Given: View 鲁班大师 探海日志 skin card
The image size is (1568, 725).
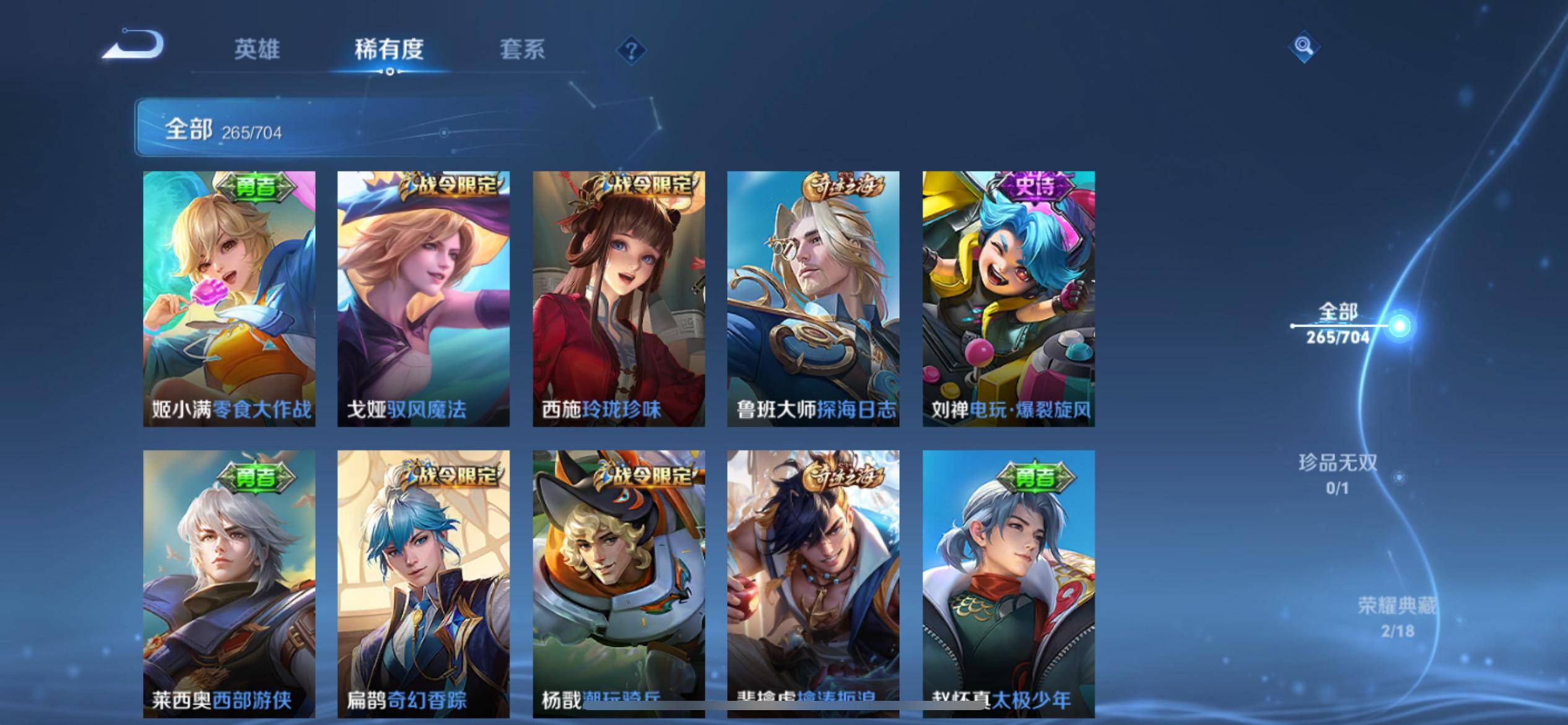Looking at the screenshot, I should pyautogui.click(x=813, y=299).
